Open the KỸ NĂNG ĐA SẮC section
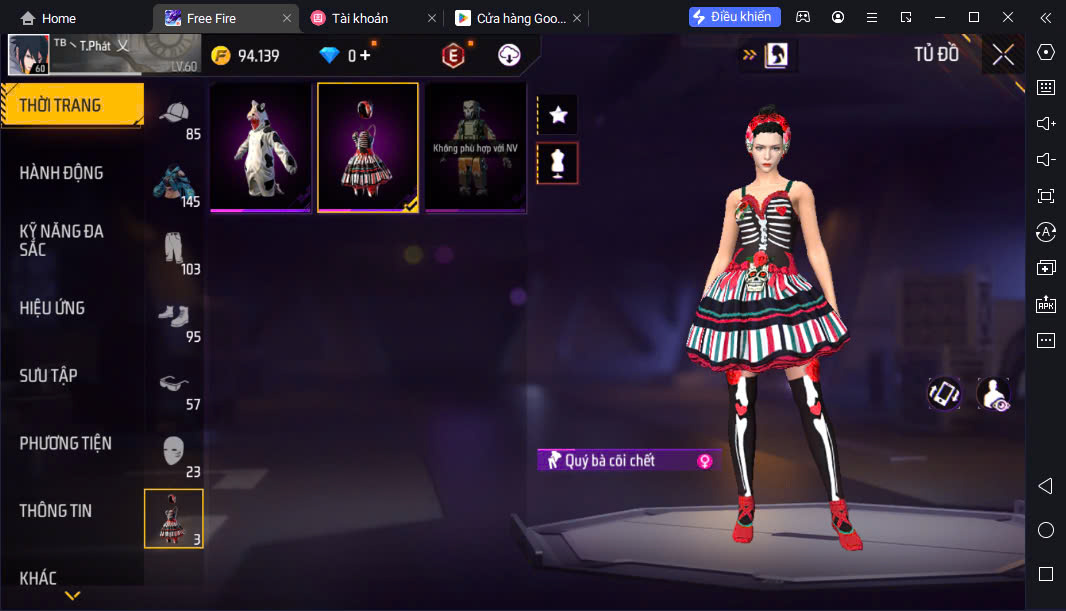The image size is (1066, 611). [62, 240]
